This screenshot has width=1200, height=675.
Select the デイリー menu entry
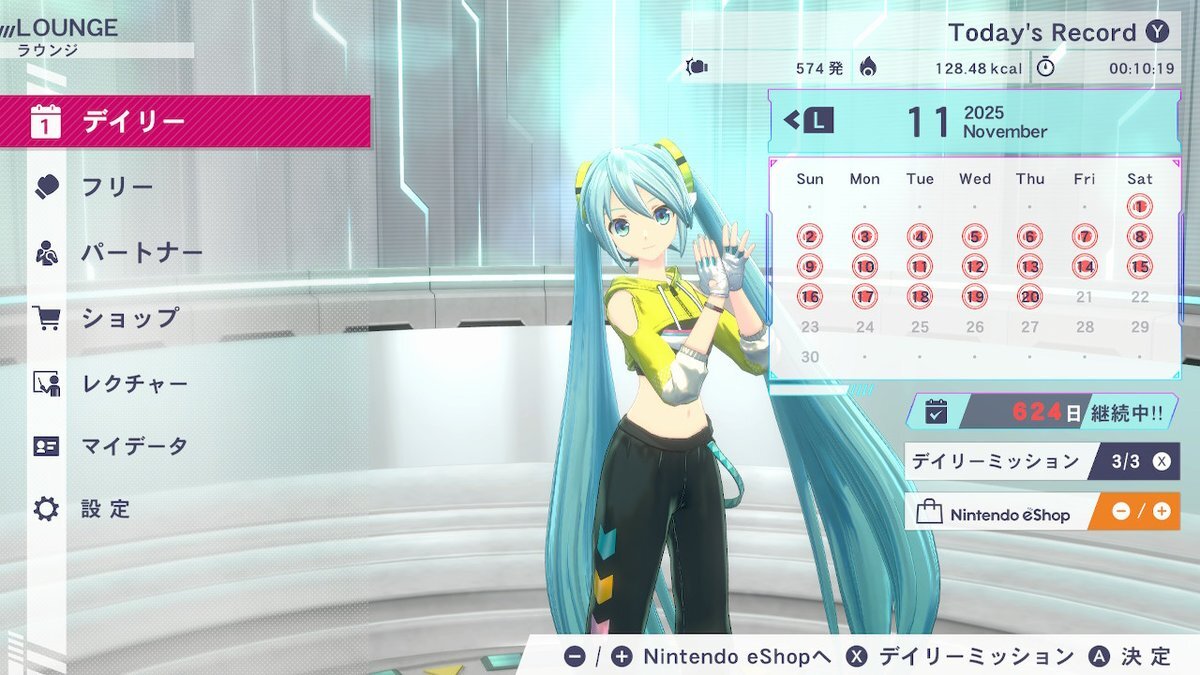pyautogui.click(x=185, y=122)
